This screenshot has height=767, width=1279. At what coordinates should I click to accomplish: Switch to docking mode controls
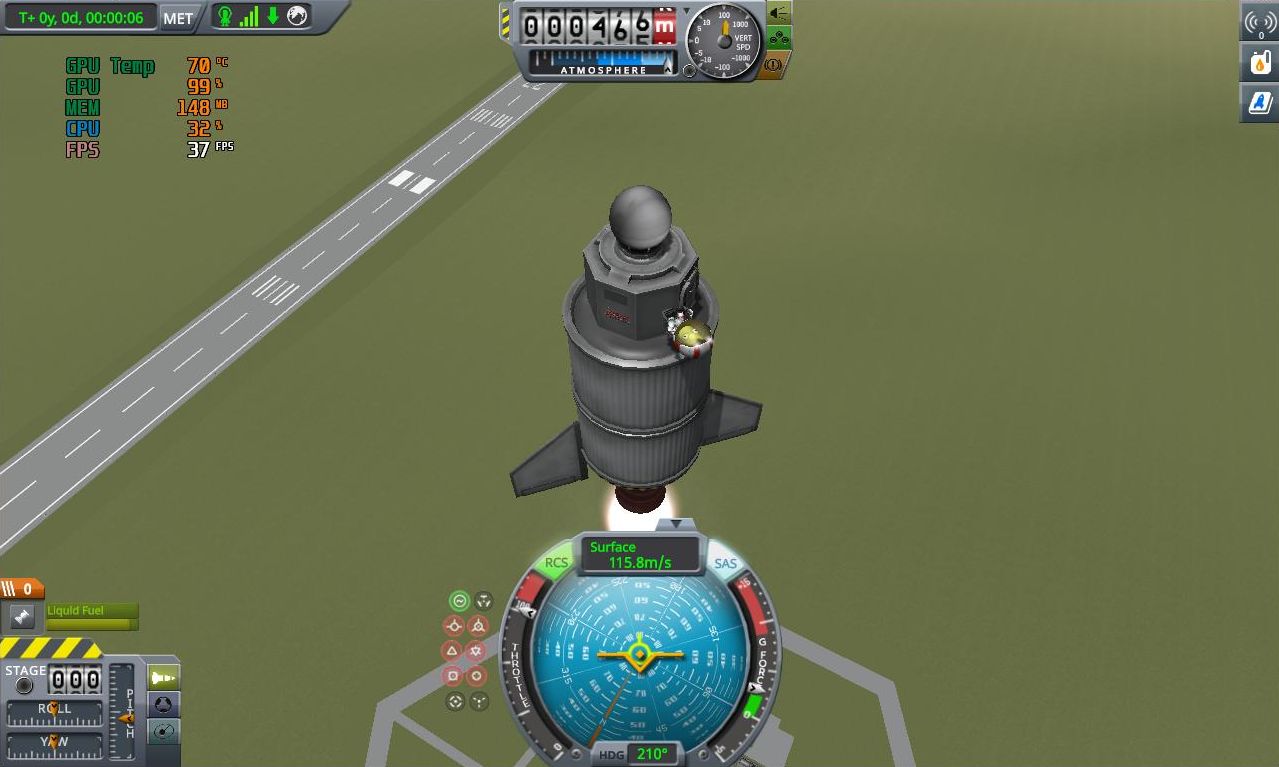(x=163, y=705)
